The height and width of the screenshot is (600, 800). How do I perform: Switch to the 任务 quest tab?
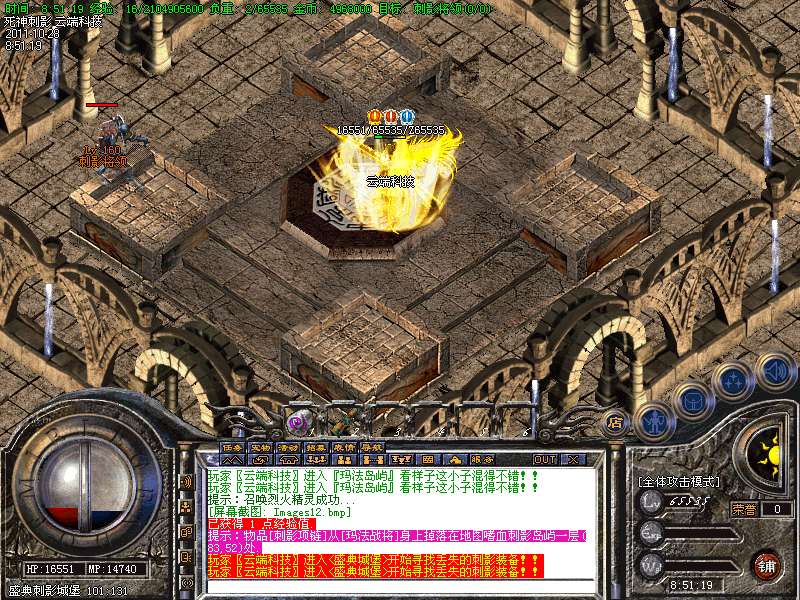coord(233,446)
